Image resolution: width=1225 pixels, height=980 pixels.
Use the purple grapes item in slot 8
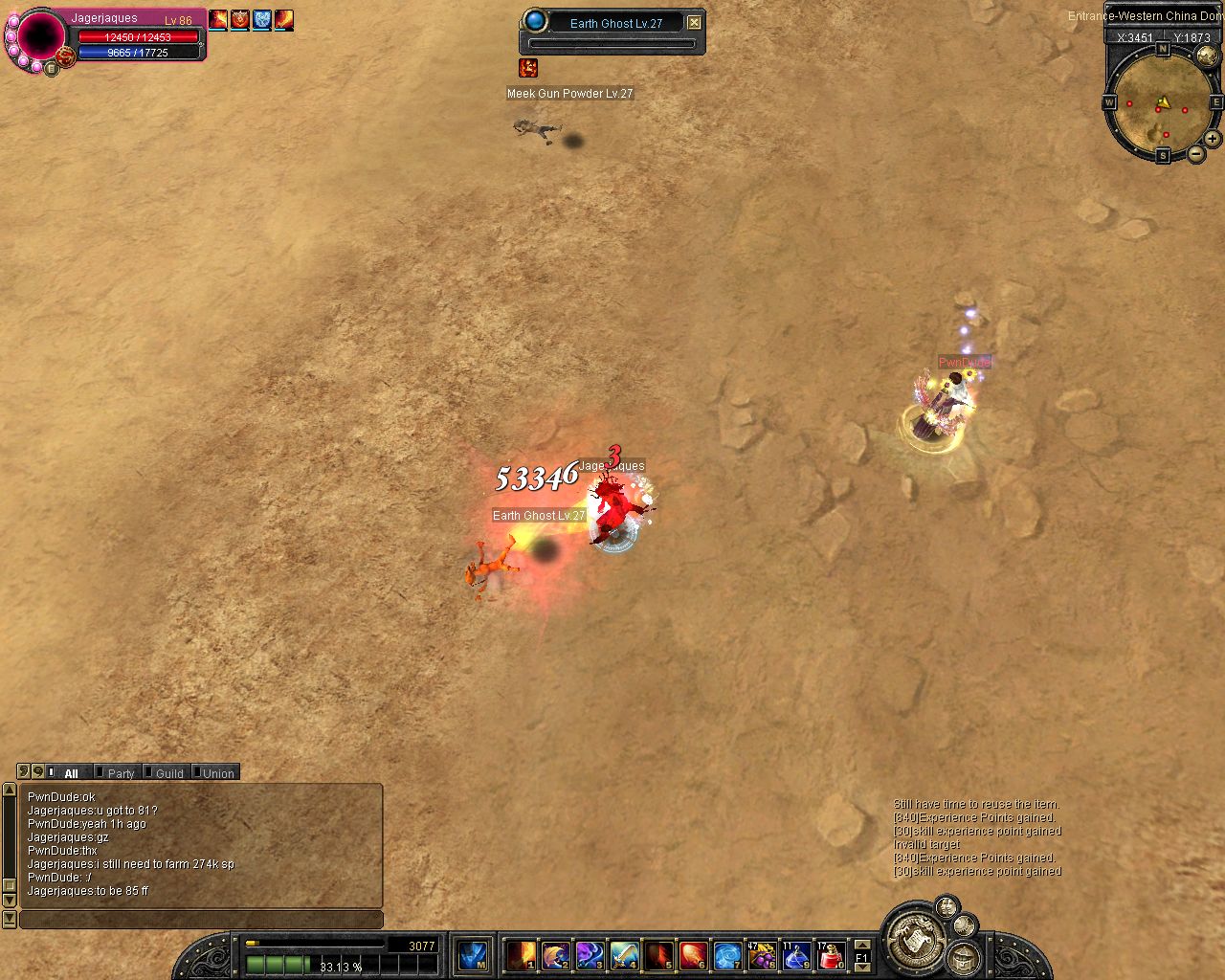pyautogui.click(x=762, y=955)
